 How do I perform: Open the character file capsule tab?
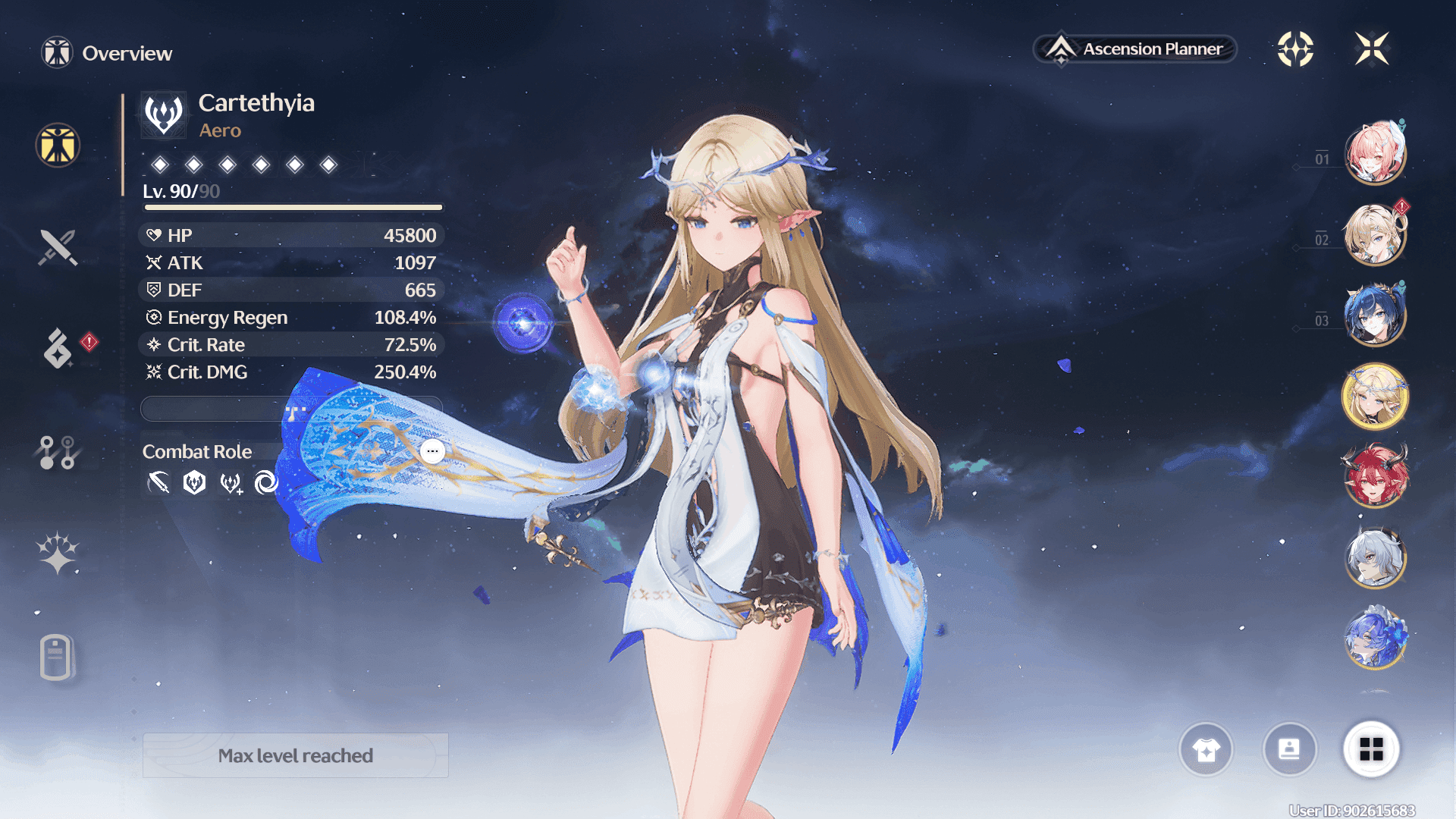56,657
